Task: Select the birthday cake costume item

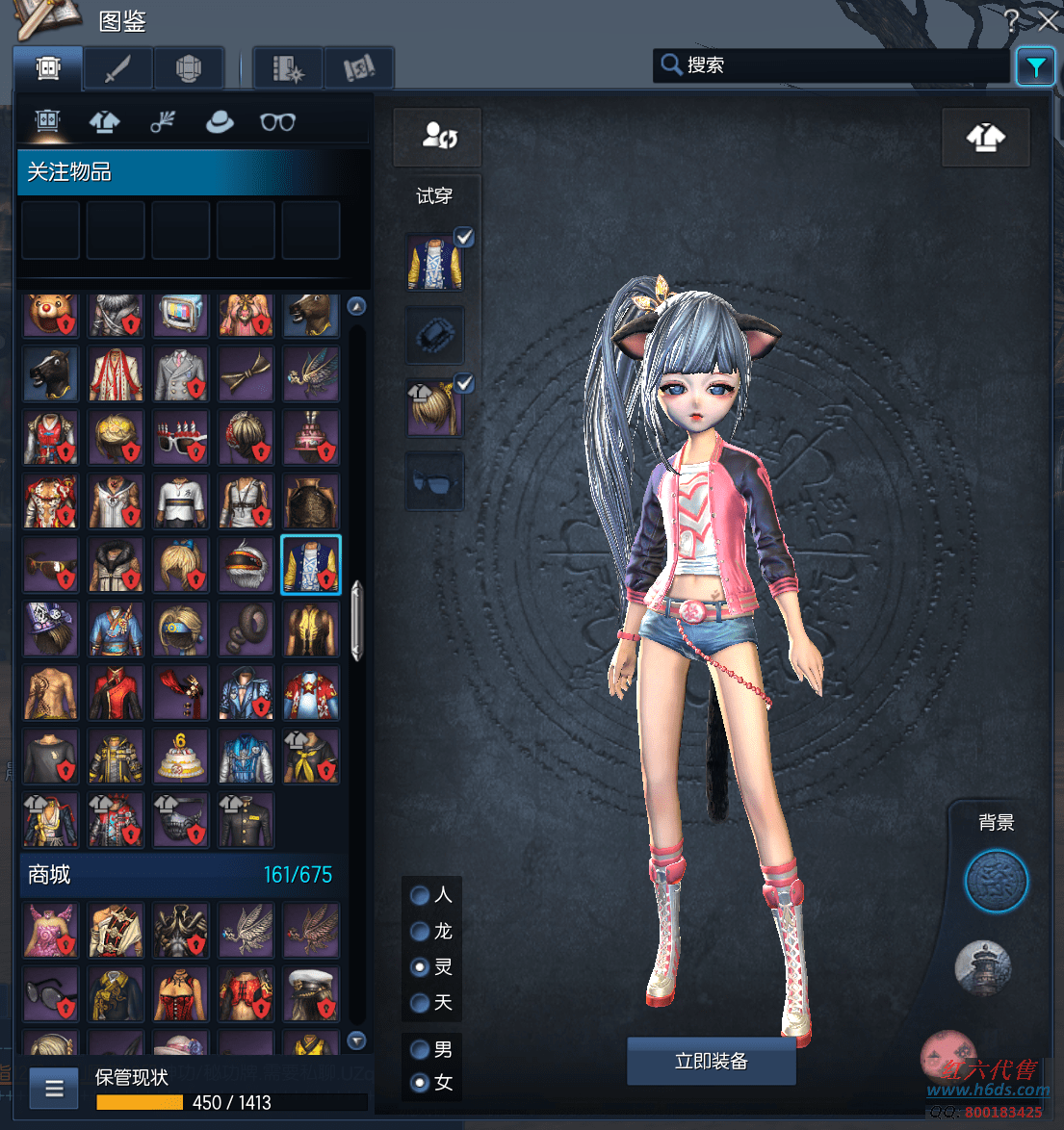Action: pyautogui.click(x=181, y=757)
